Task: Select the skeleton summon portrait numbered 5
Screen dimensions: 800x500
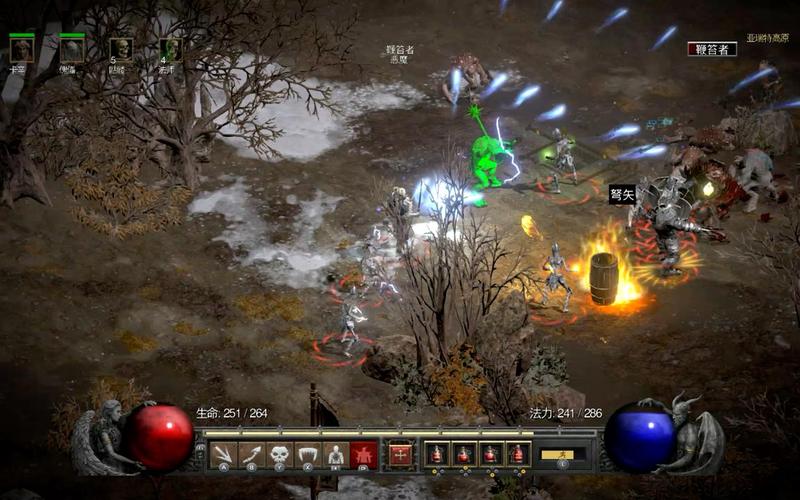Action: 121,49
